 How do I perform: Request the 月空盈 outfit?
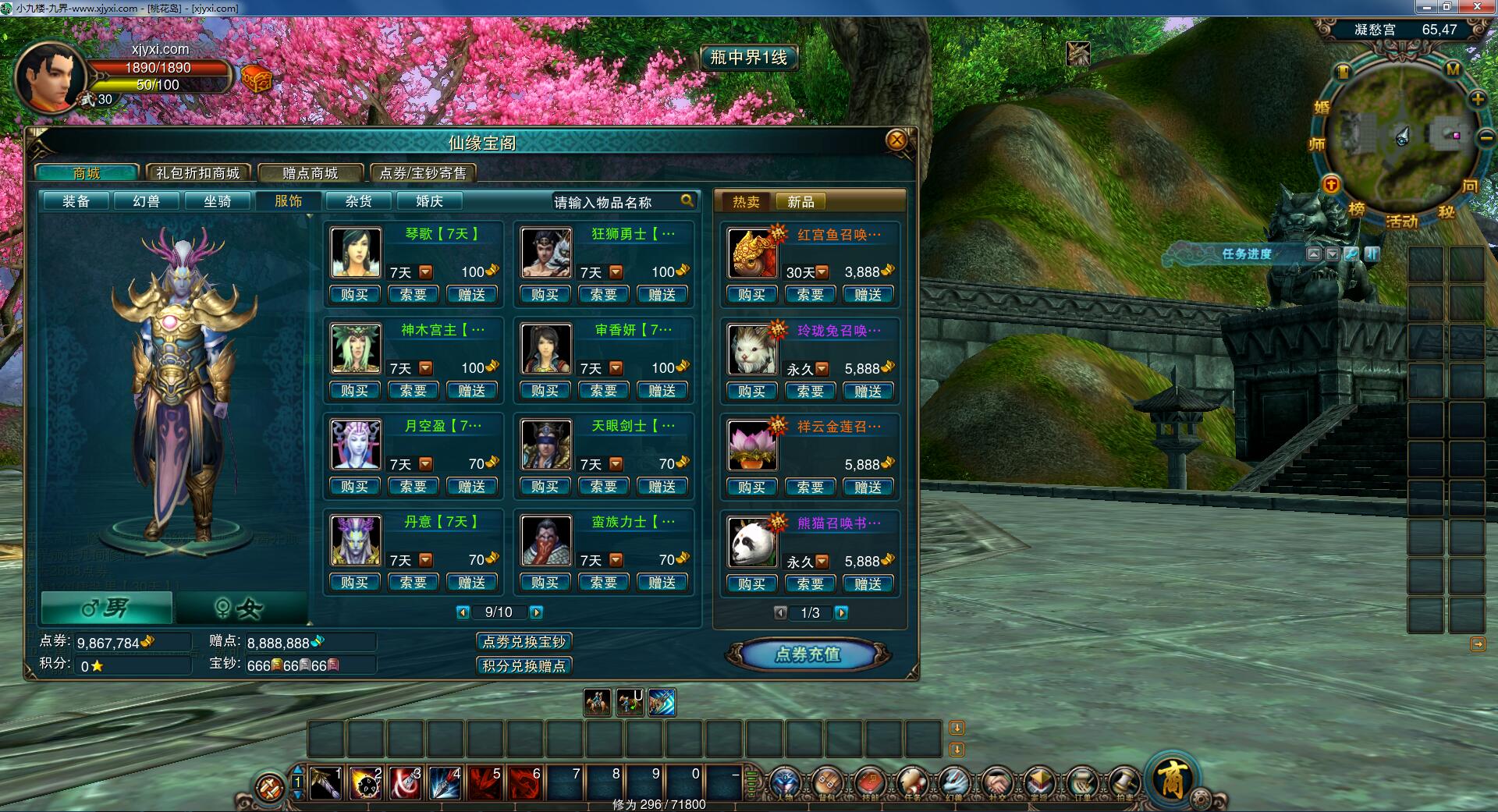413,487
